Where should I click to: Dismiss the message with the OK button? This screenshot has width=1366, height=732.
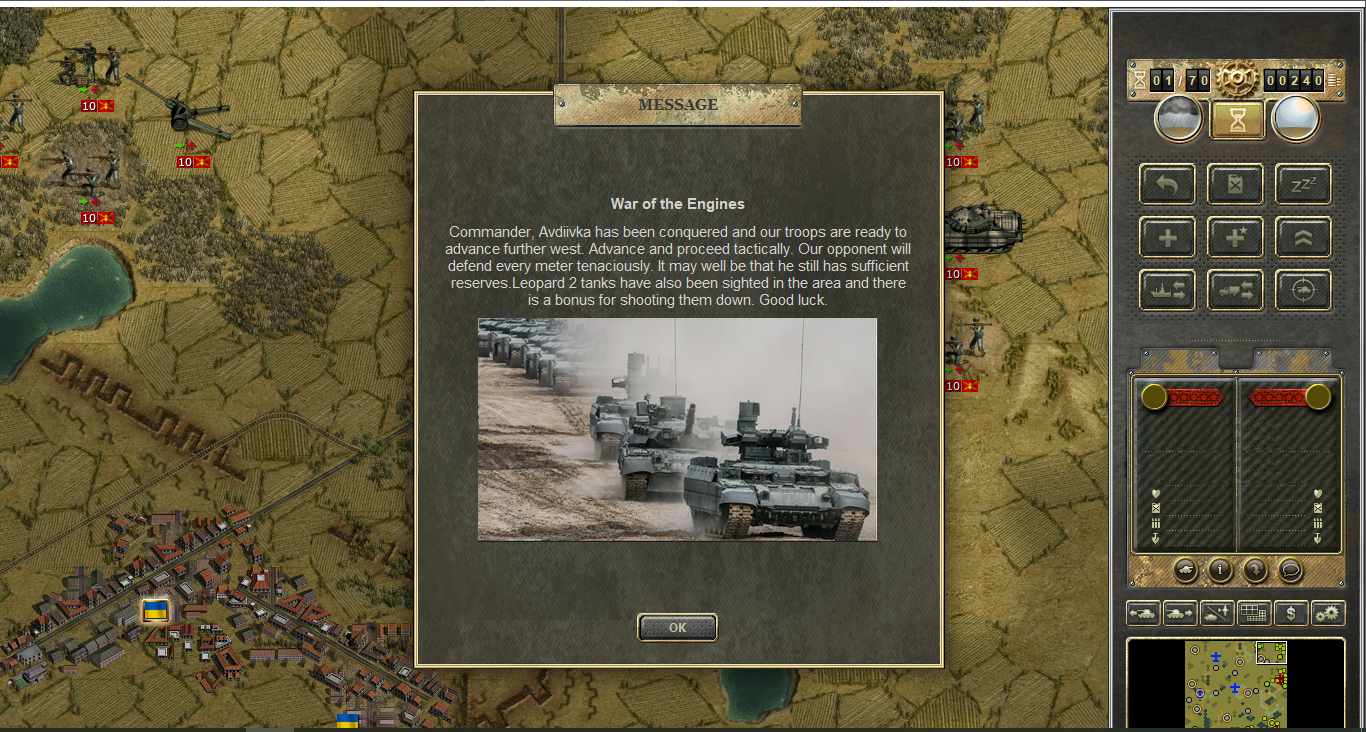tap(677, 627)
